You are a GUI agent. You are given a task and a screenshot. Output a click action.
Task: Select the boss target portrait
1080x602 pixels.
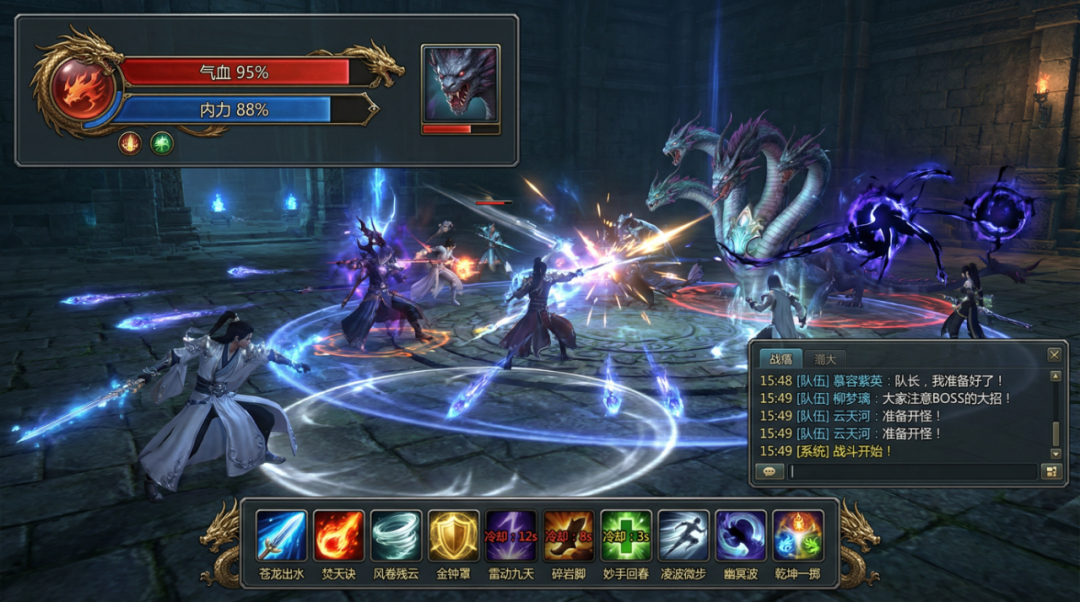point(460,83)
